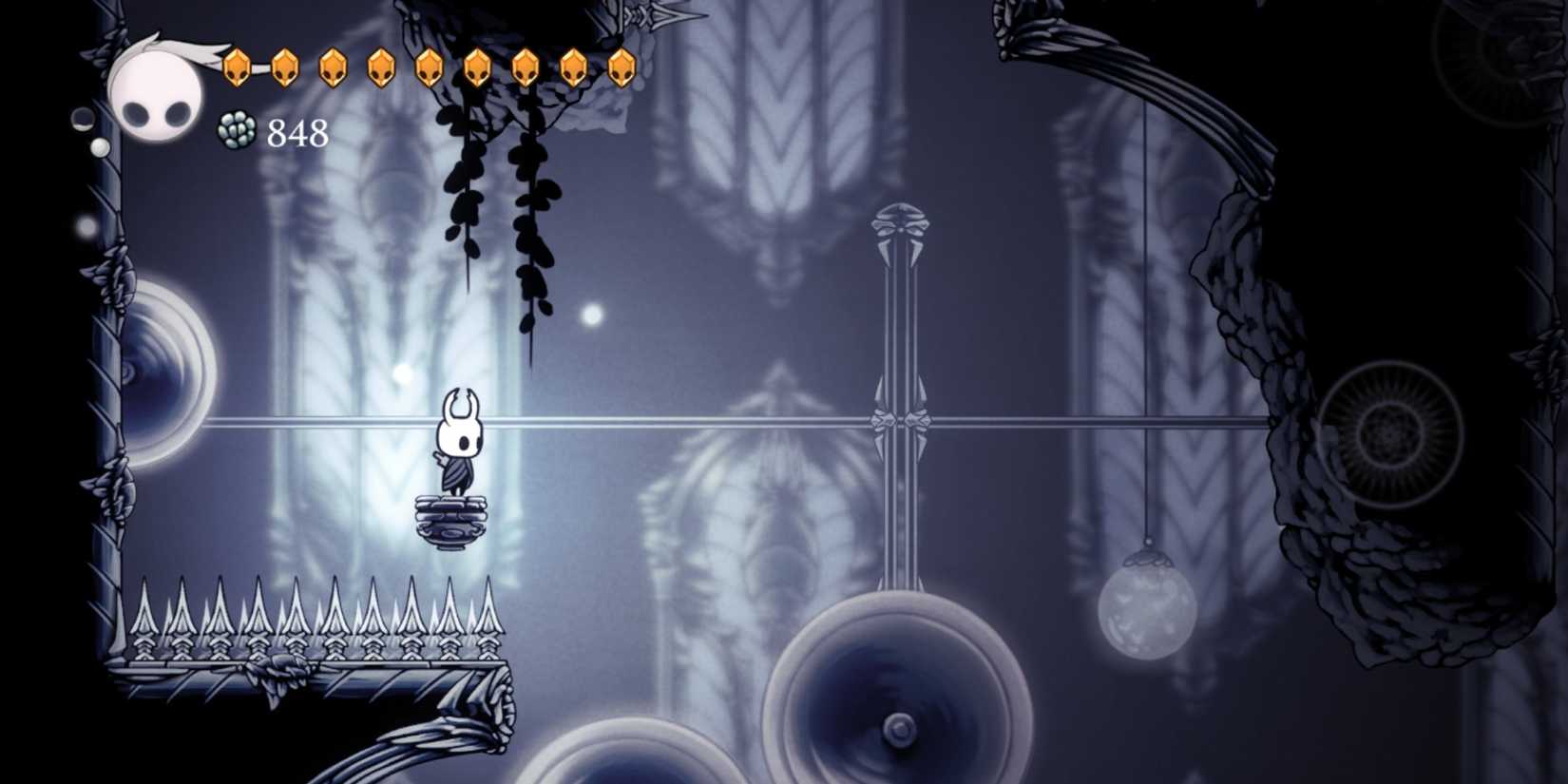Click the Knight character standing on the platform
The image size is (1568, 784).
(461, 442)
